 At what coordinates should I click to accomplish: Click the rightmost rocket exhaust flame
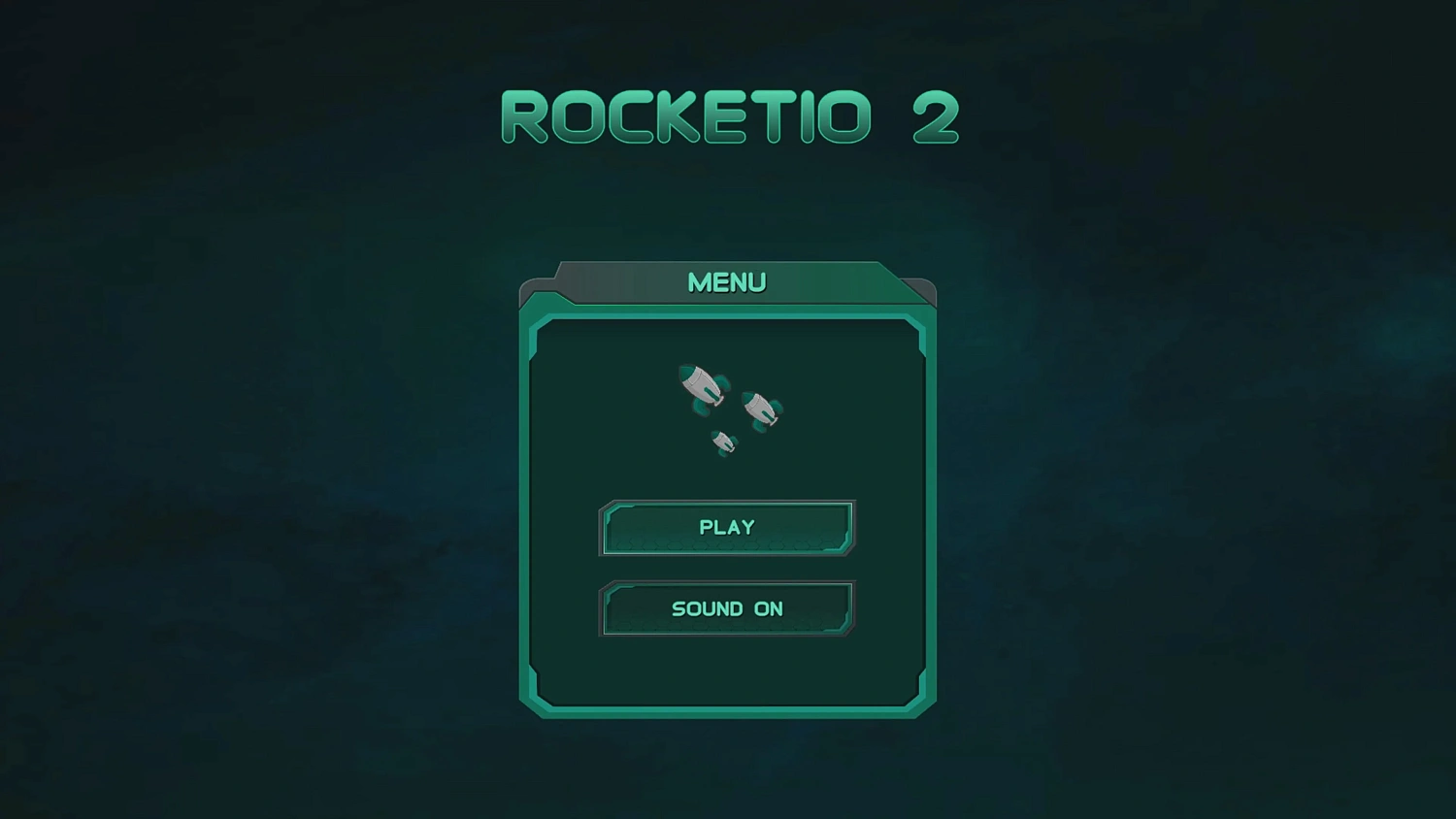(774, 421)
